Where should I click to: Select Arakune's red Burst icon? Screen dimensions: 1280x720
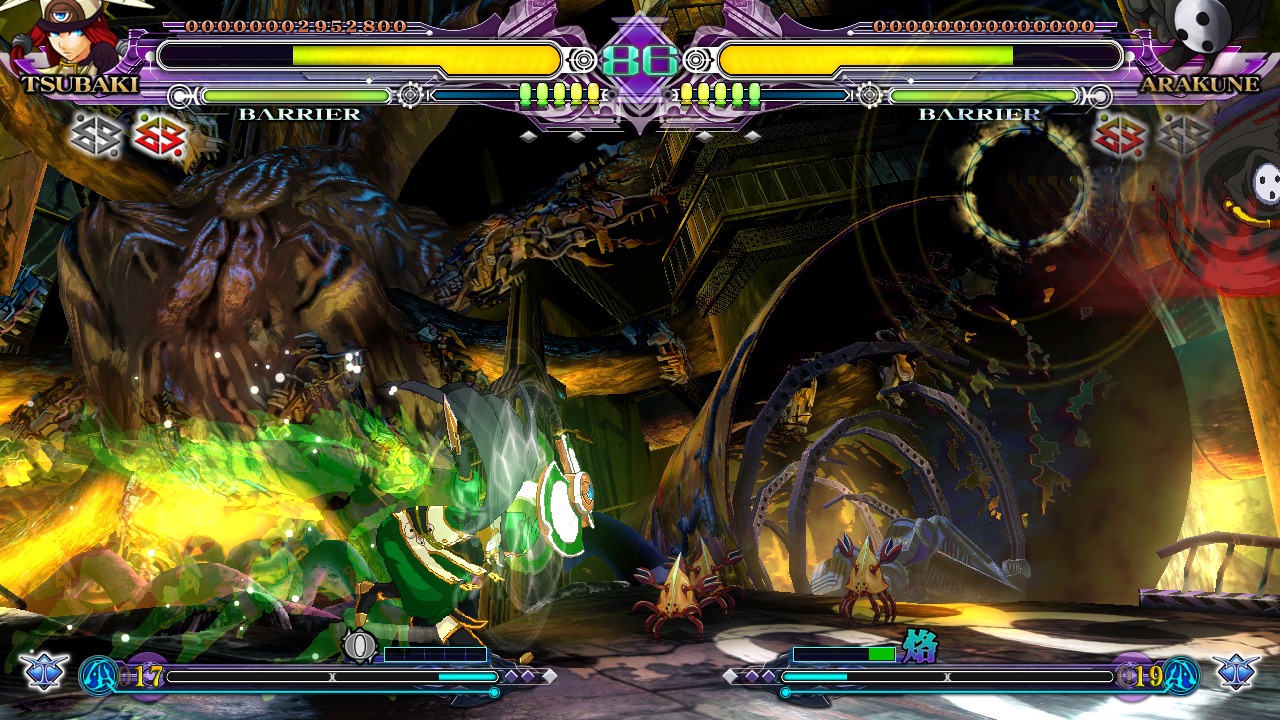tap(1119, 138)
